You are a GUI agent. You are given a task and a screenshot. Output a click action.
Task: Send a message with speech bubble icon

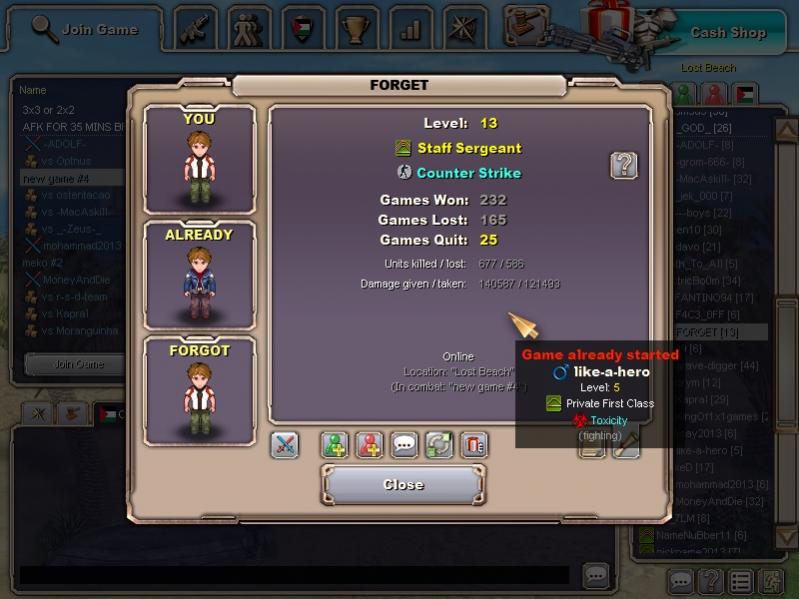pyautogui.click(x=405, y=445)
